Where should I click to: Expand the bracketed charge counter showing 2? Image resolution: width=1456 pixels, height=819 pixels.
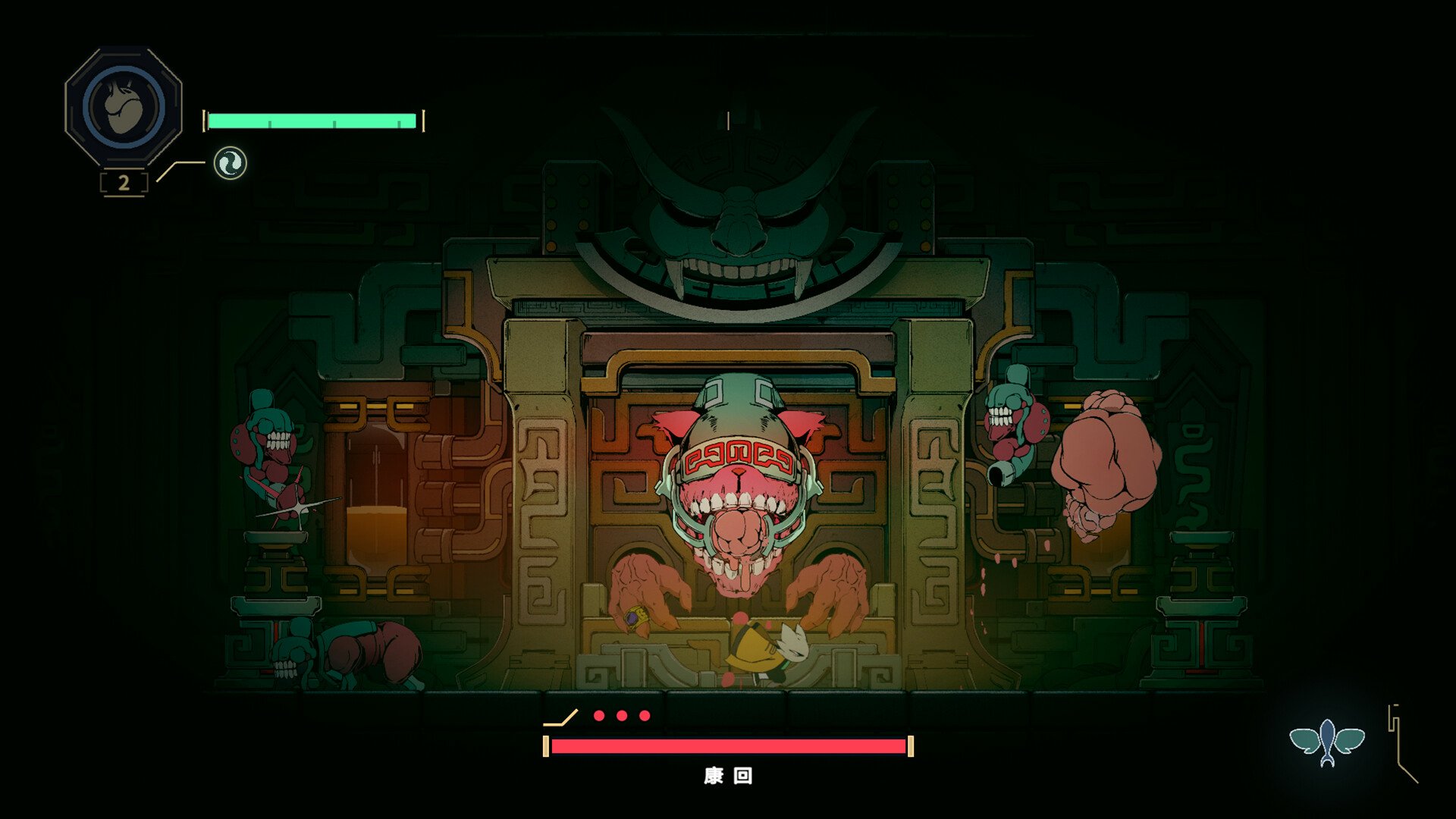[124, 181]
